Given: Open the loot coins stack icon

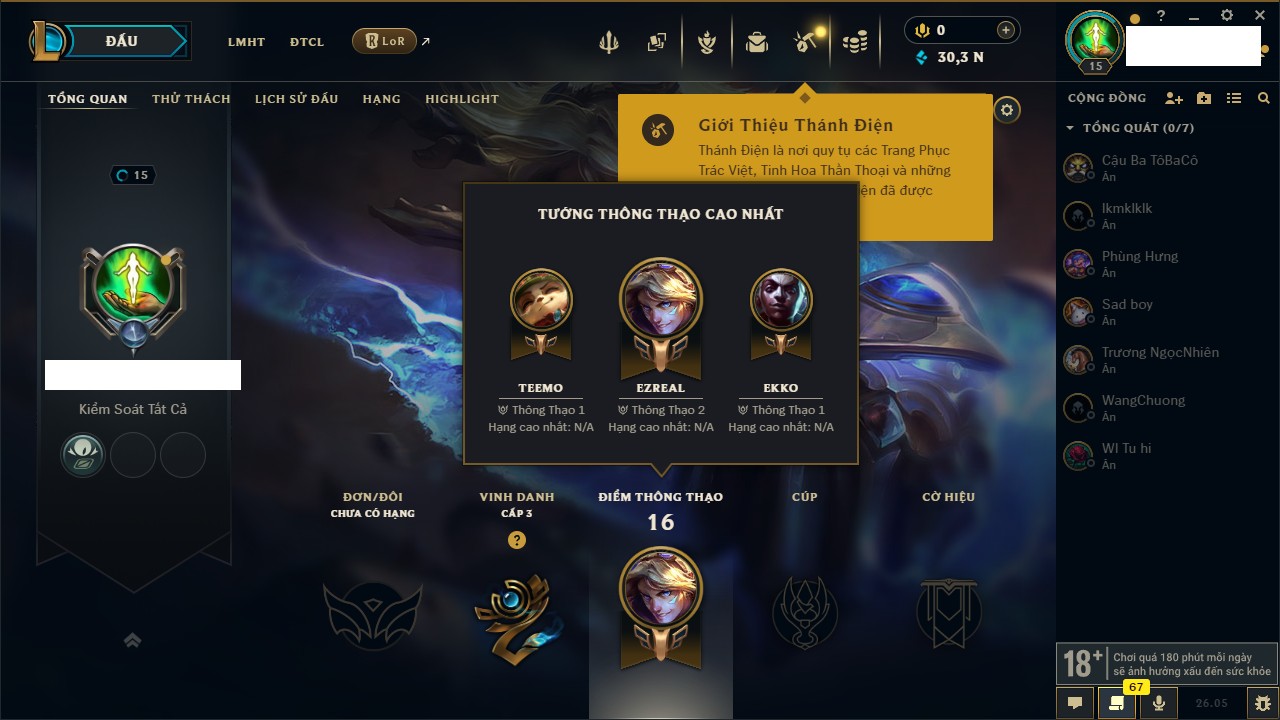Looking at the screenshot, I should pyautogui.click(x=854, y=42).
